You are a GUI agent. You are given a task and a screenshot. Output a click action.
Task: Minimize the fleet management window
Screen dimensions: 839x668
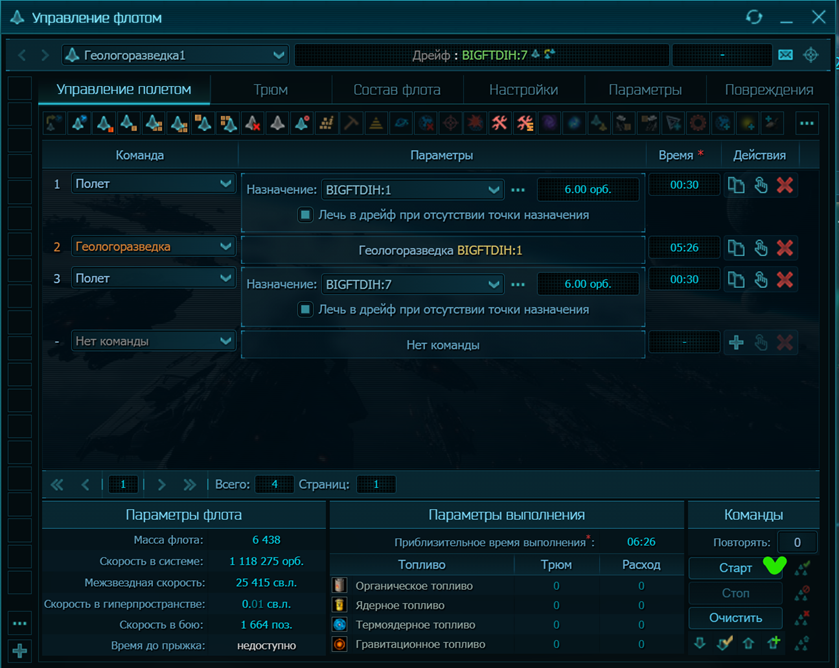(785, 18)
